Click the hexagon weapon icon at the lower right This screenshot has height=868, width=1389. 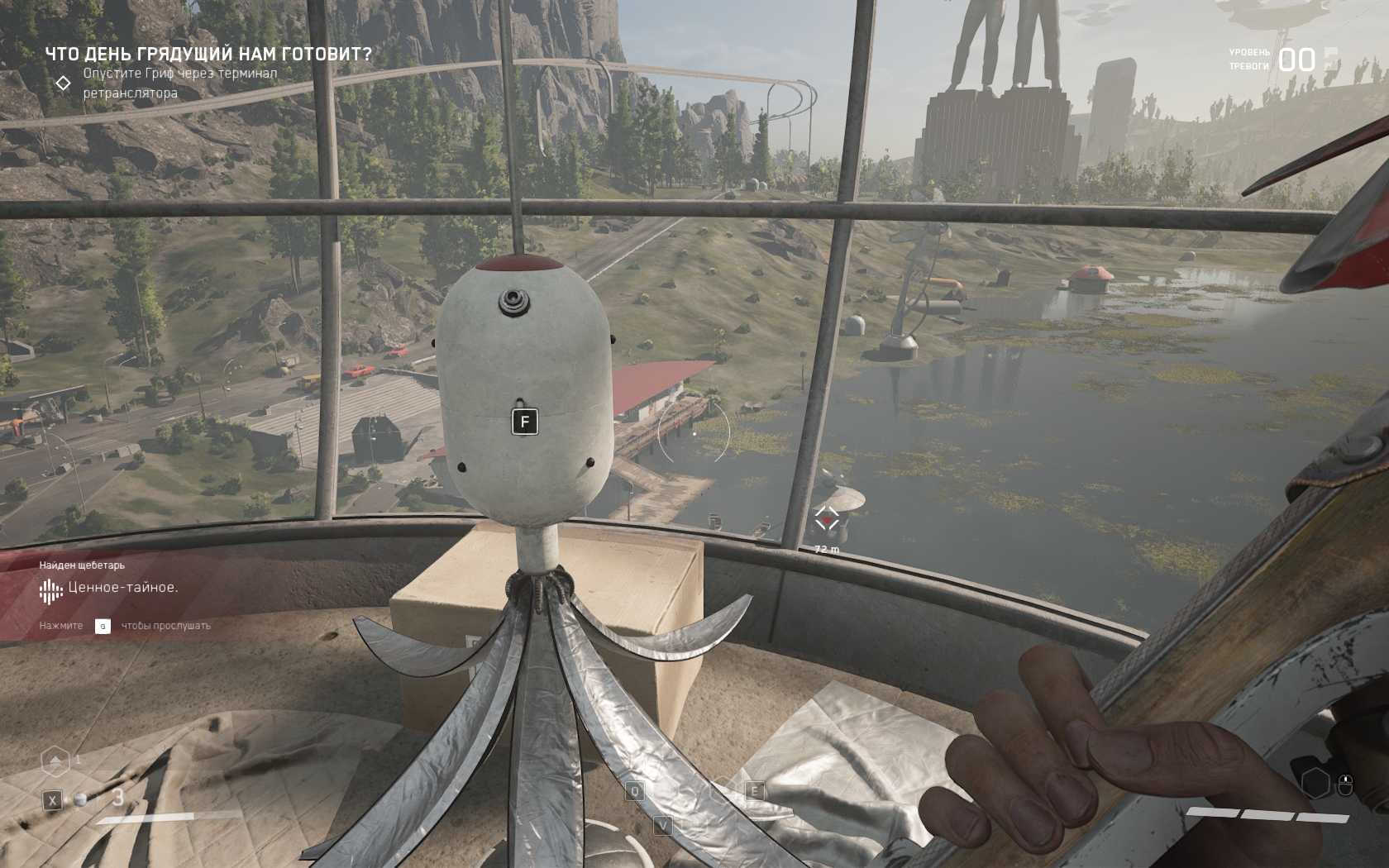pyautogui.click(x=1315, y=782)
